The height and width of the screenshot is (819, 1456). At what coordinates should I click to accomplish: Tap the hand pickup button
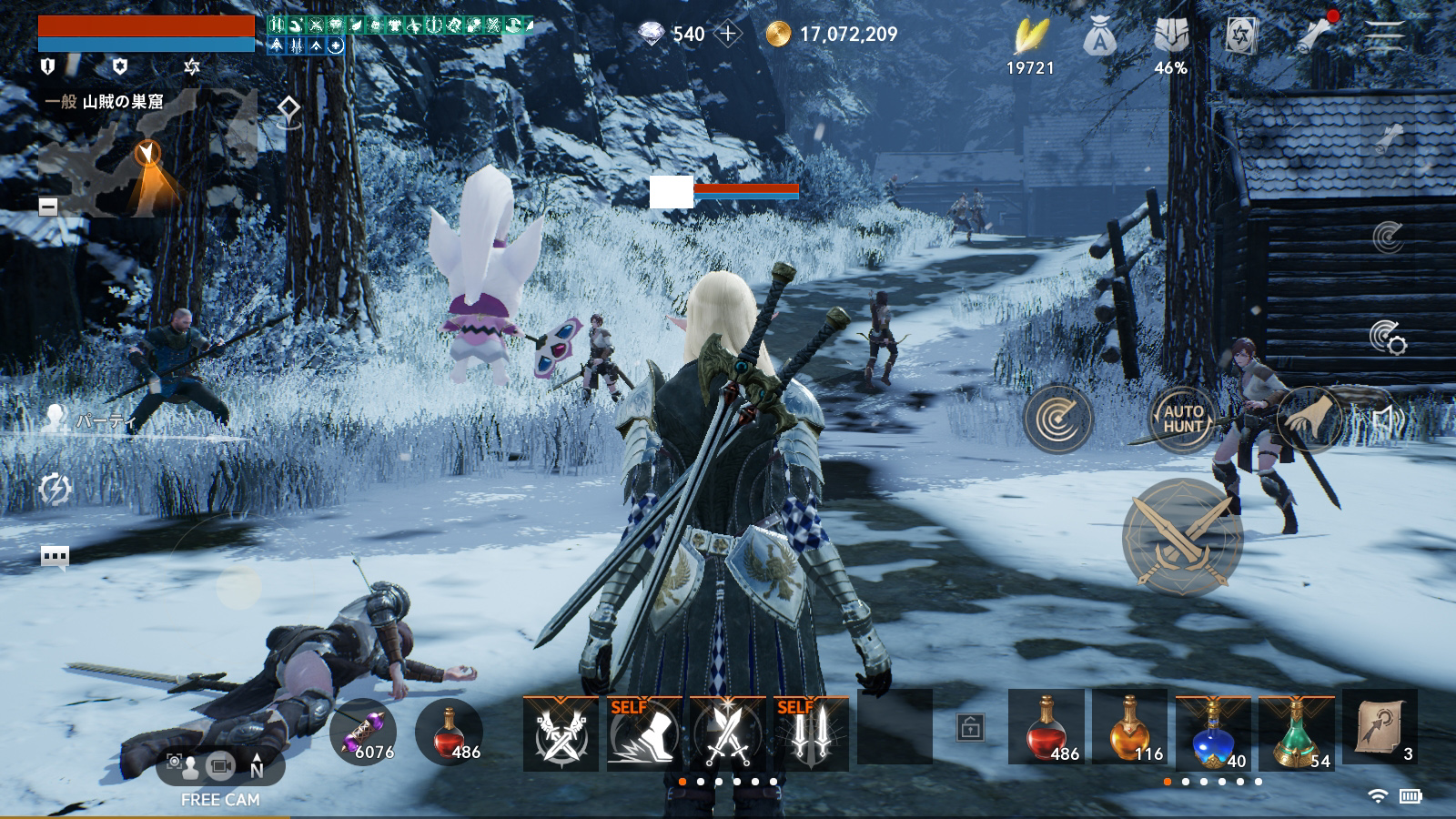(1309, 419)
